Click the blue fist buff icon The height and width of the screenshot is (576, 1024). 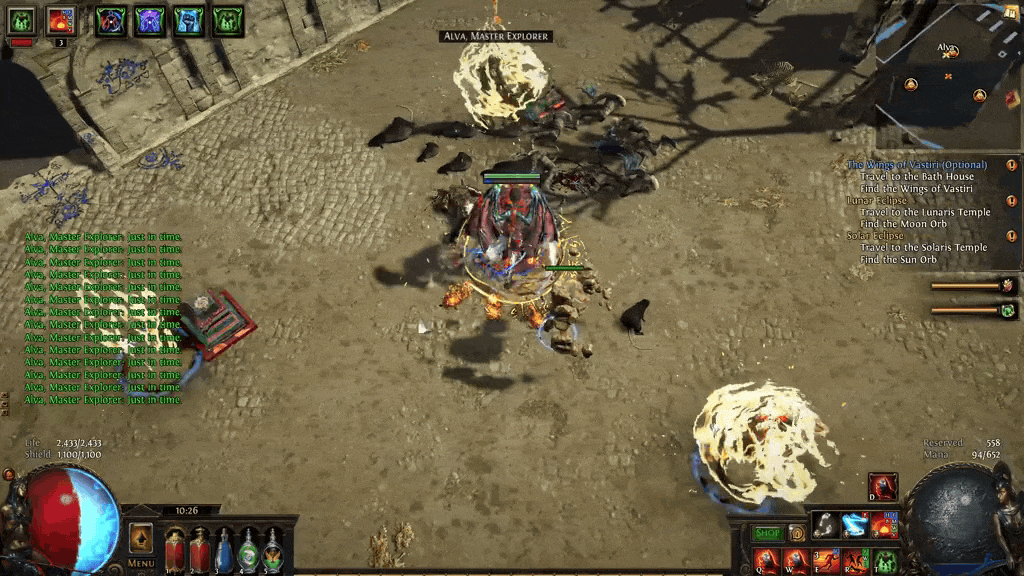tap(188, 21)
